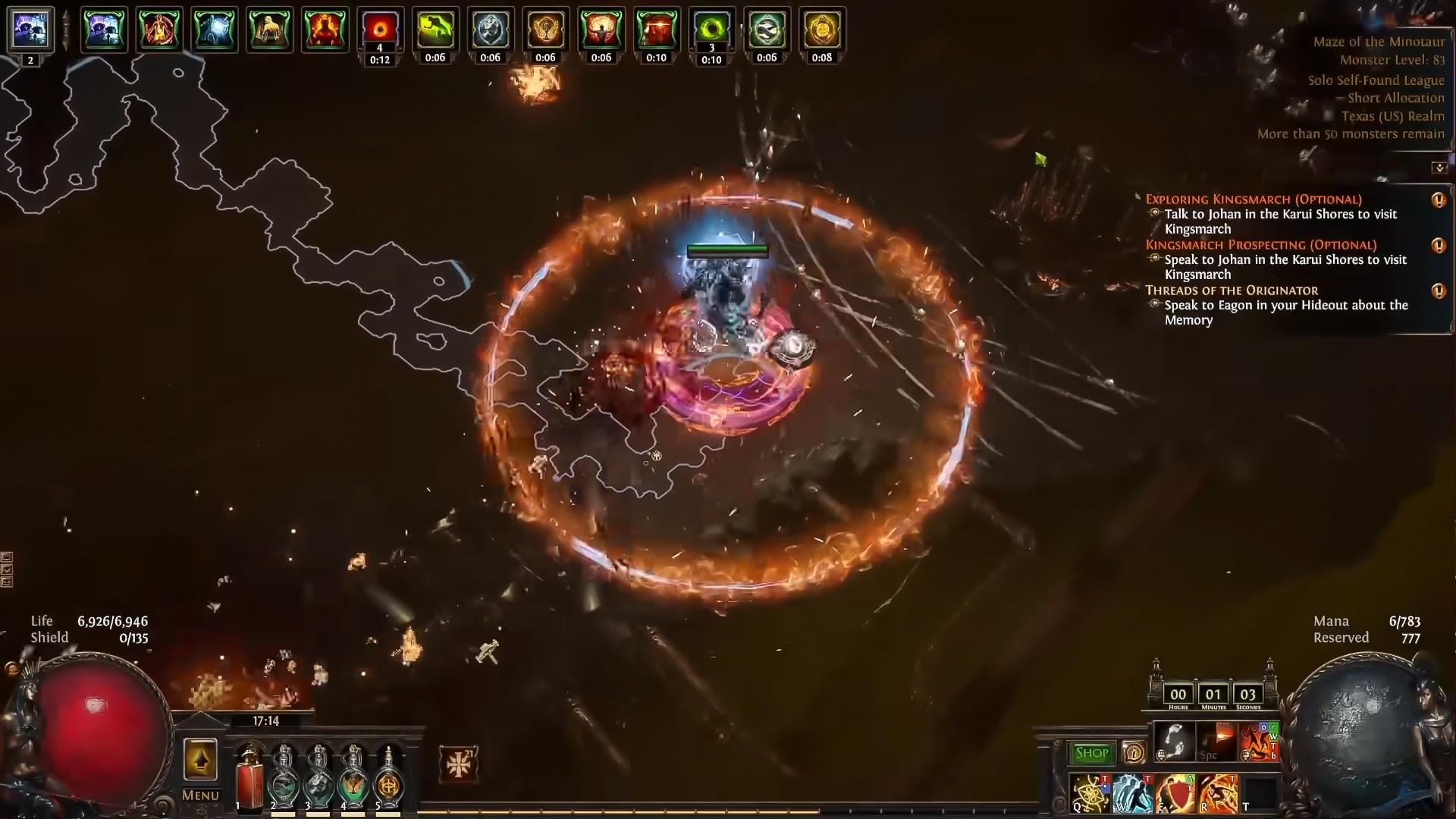This screenshot has height=819, width=1456.
Task: Click the cross-shaped icon marked 21
Action: click(x=459, y=764)
